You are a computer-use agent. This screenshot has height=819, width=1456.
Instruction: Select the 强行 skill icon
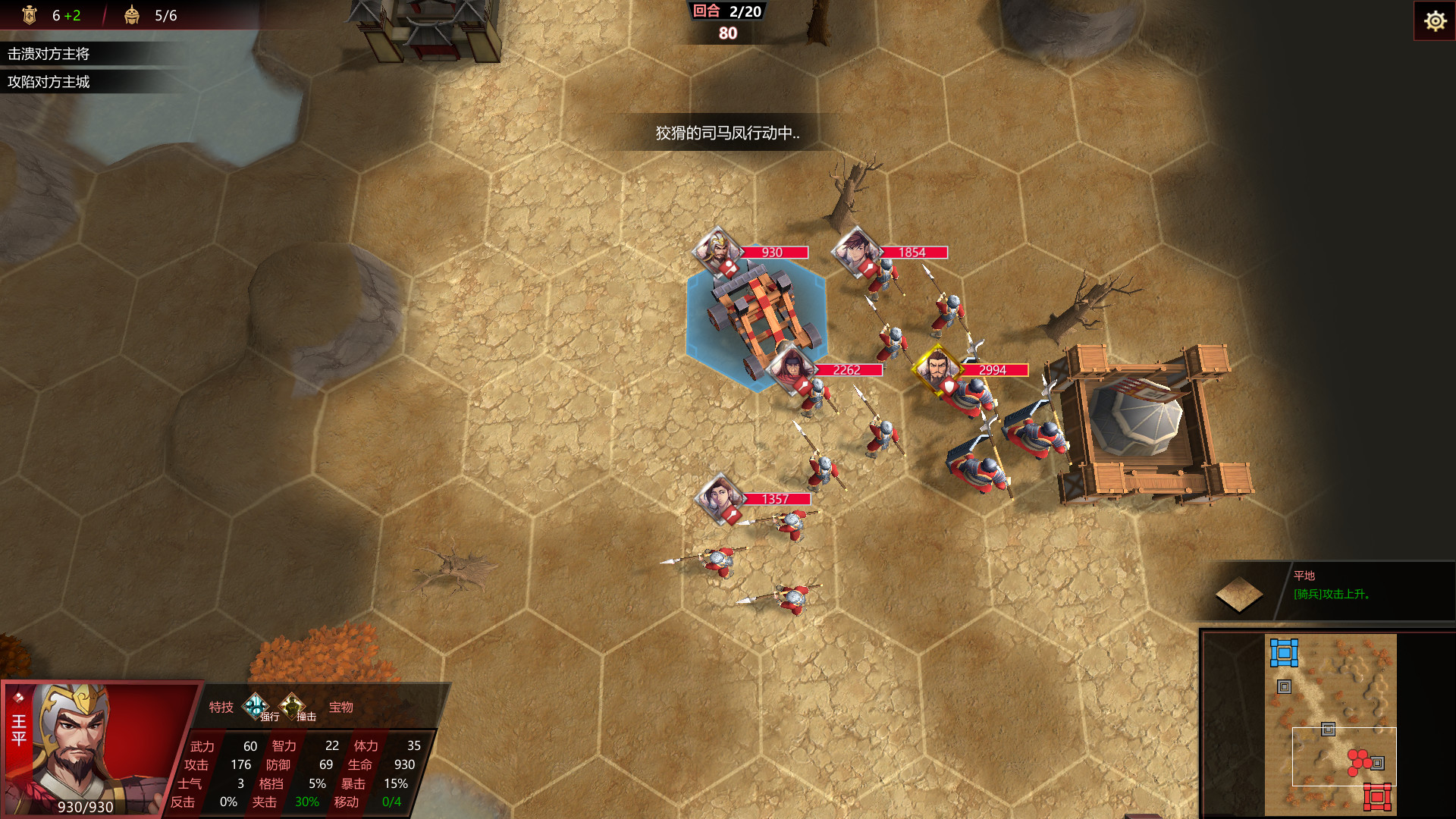point(256,705)
